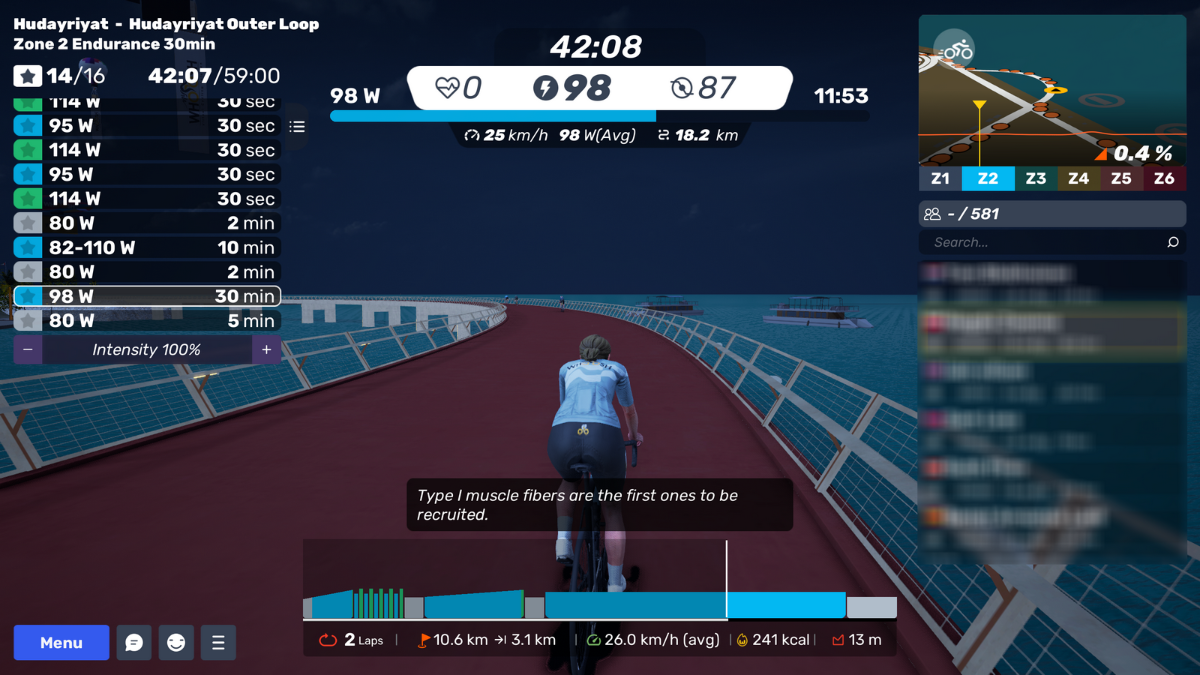Select the 80 W 5 min interval
1200x675 pixels.
(147, 321)
